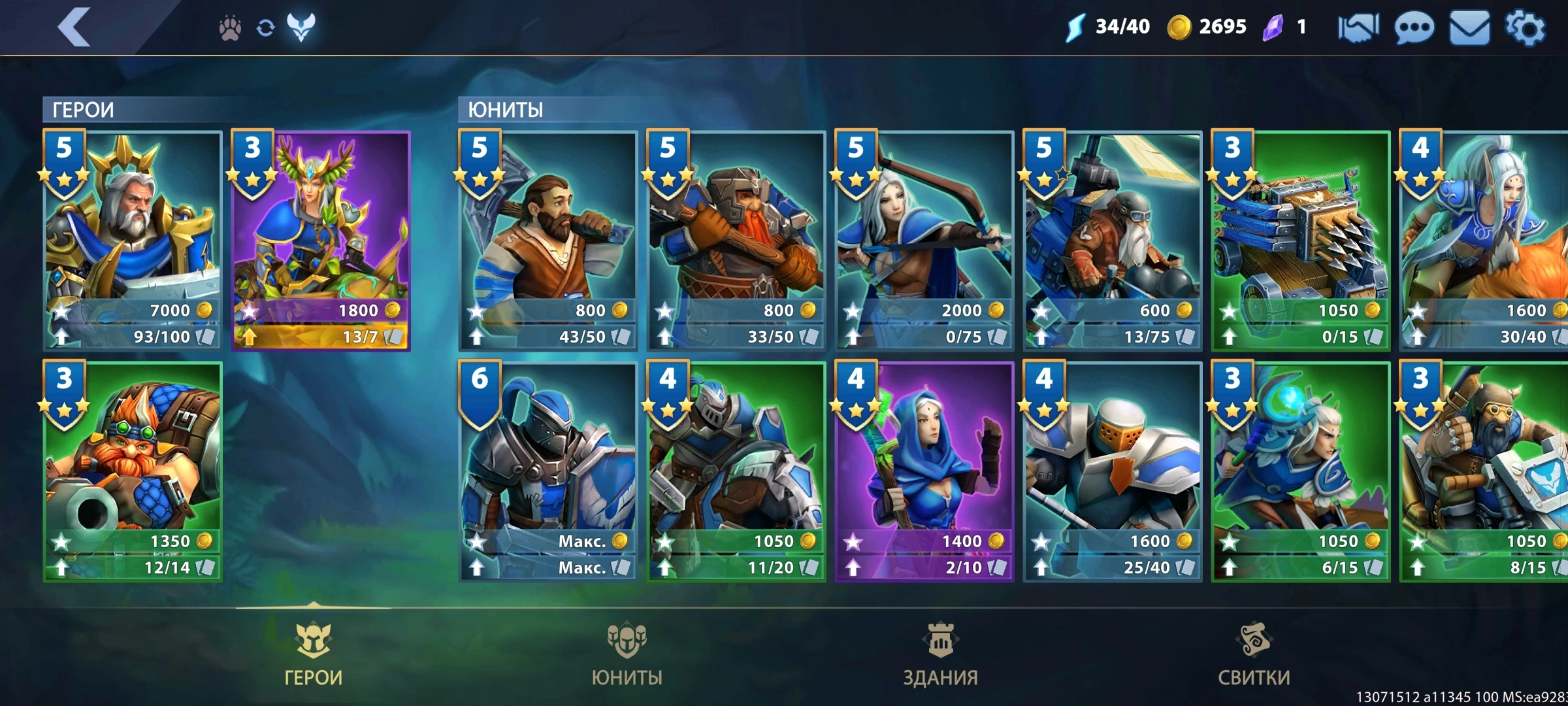The height and width of the screenshot is (706, 1568).
Task: Pick the red-bearded helmeted dwarf card
Action: [x=736, y=240]
